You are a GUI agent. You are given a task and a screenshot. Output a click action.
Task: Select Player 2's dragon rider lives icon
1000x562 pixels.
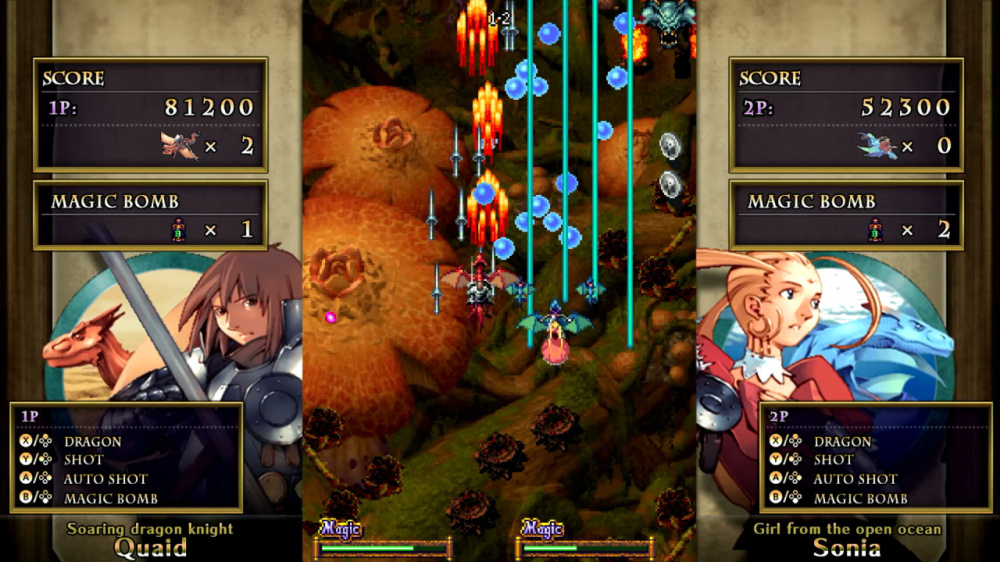pyautogui.click(x=877, y=146)
